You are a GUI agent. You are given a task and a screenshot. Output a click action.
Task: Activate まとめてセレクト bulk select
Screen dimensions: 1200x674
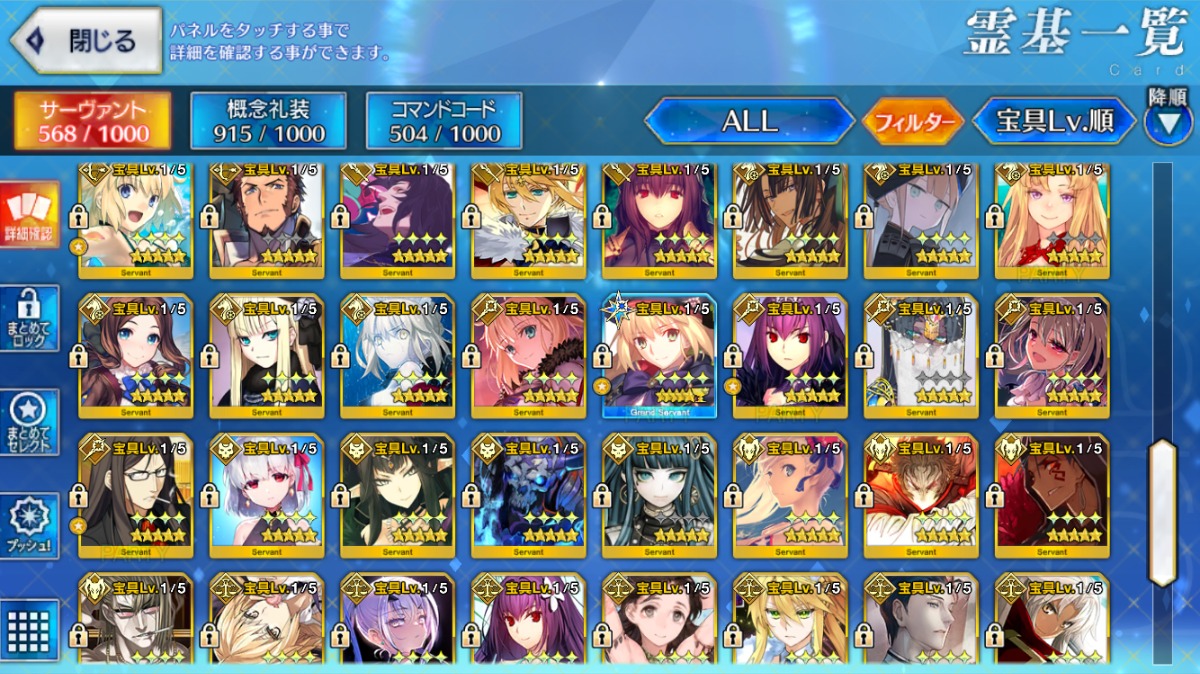(x=29, y=422)
